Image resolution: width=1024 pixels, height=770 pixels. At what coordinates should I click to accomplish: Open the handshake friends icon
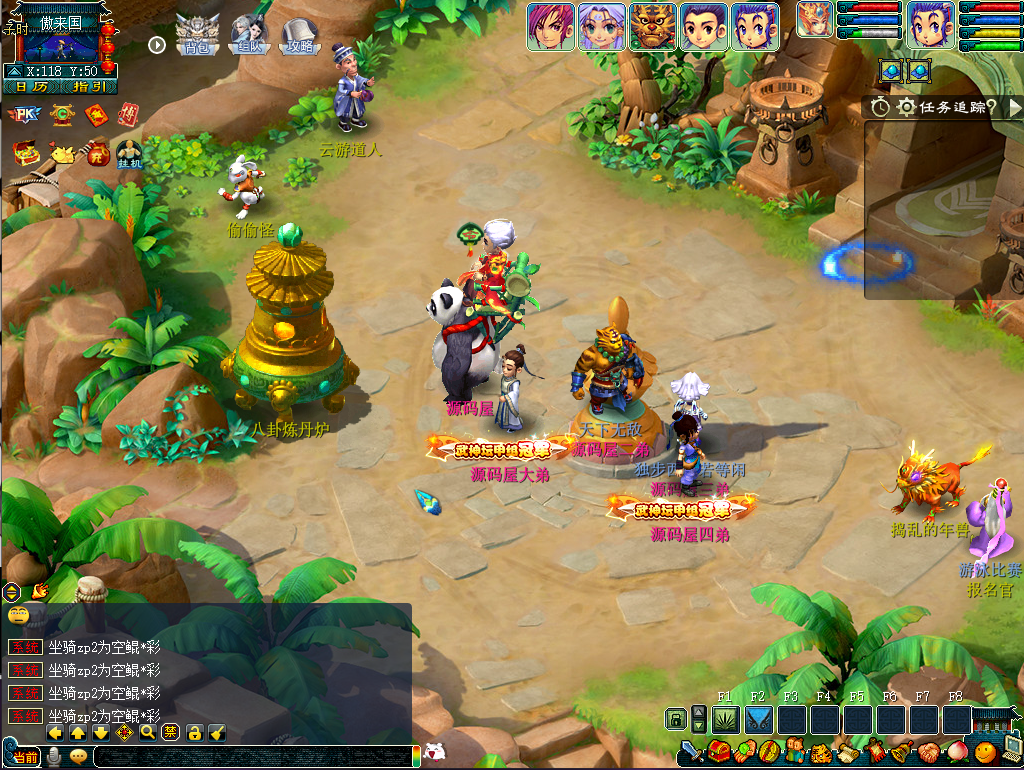pos(929,752)
